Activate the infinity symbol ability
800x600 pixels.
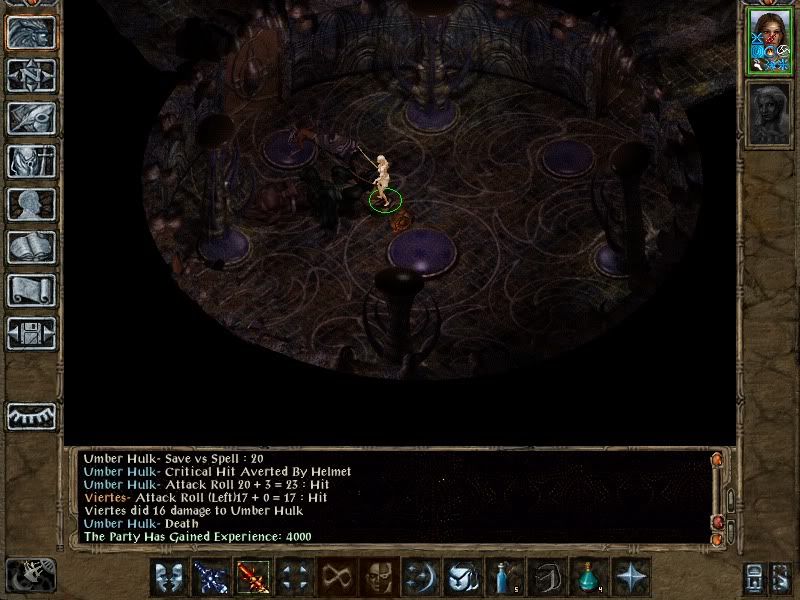tap(336, 577)
